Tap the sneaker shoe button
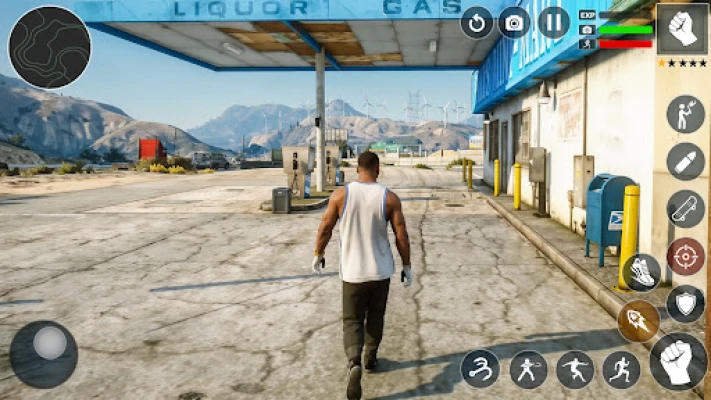The image size is (711, 400). pyautogui.click(x=642, y=272)
